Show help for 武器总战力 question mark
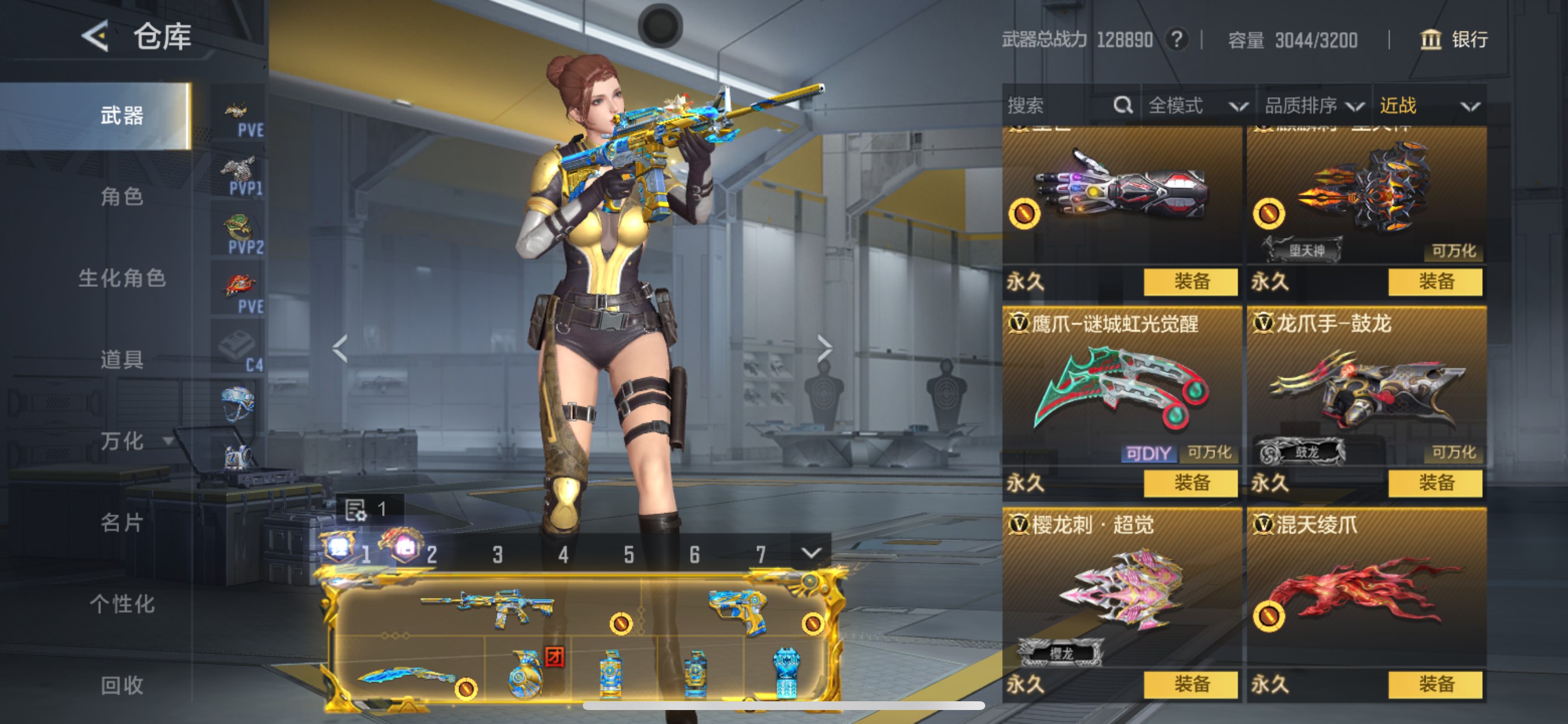The image size is (1568, 724). 1177,40
